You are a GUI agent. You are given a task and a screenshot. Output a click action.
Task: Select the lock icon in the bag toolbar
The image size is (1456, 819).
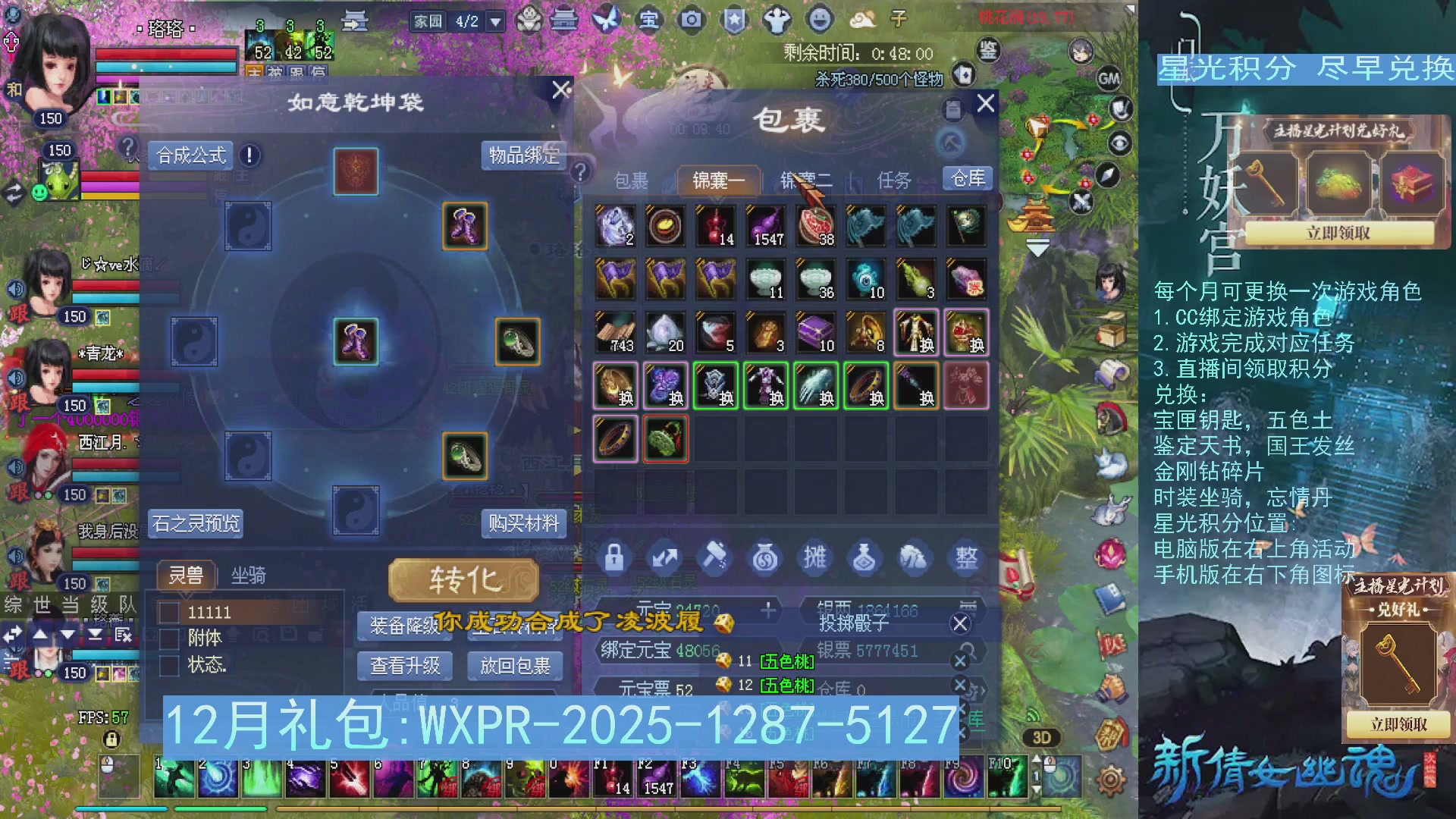point(614,557)
